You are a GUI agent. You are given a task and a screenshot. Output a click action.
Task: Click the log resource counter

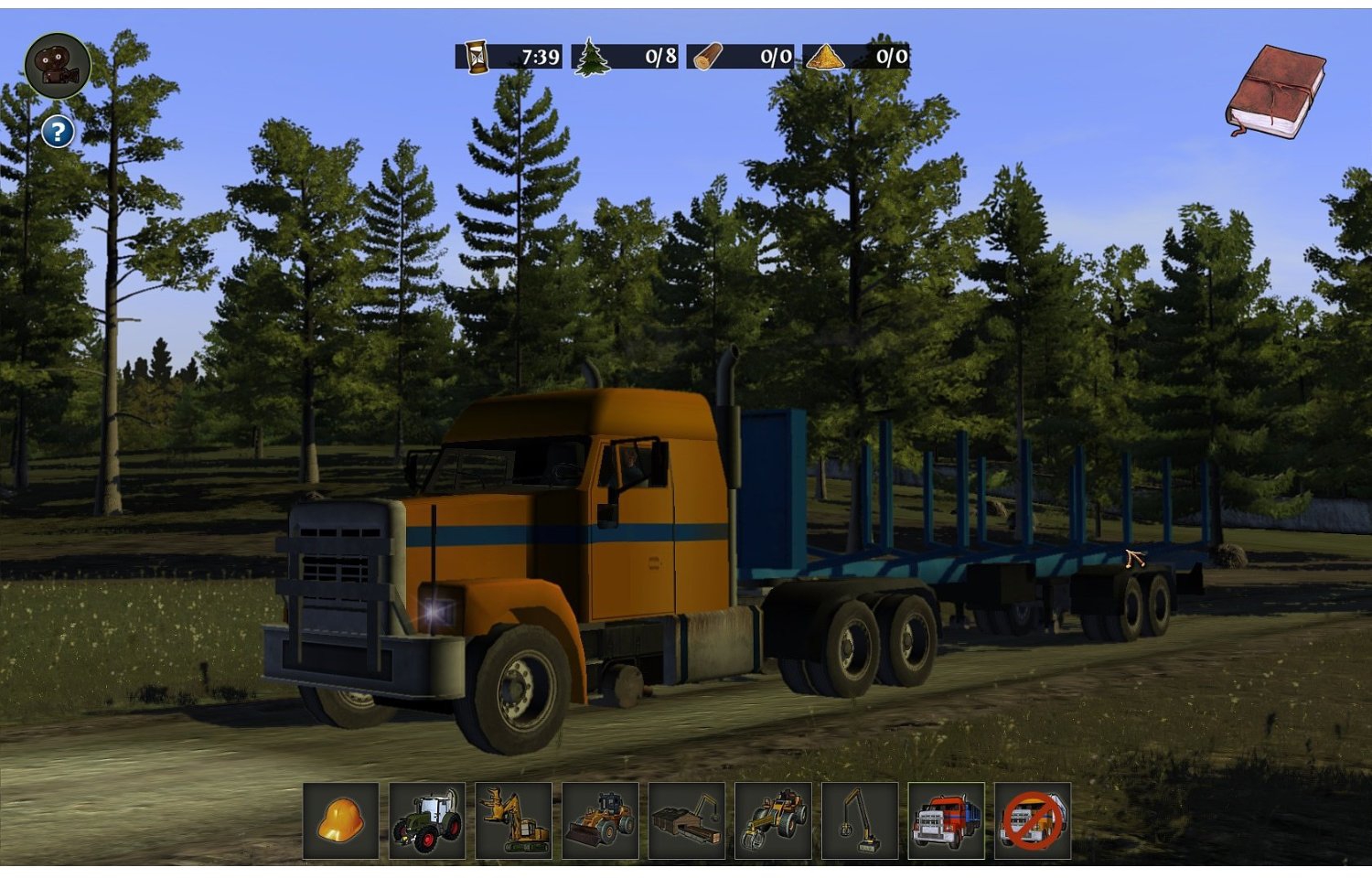pos(741,57)
